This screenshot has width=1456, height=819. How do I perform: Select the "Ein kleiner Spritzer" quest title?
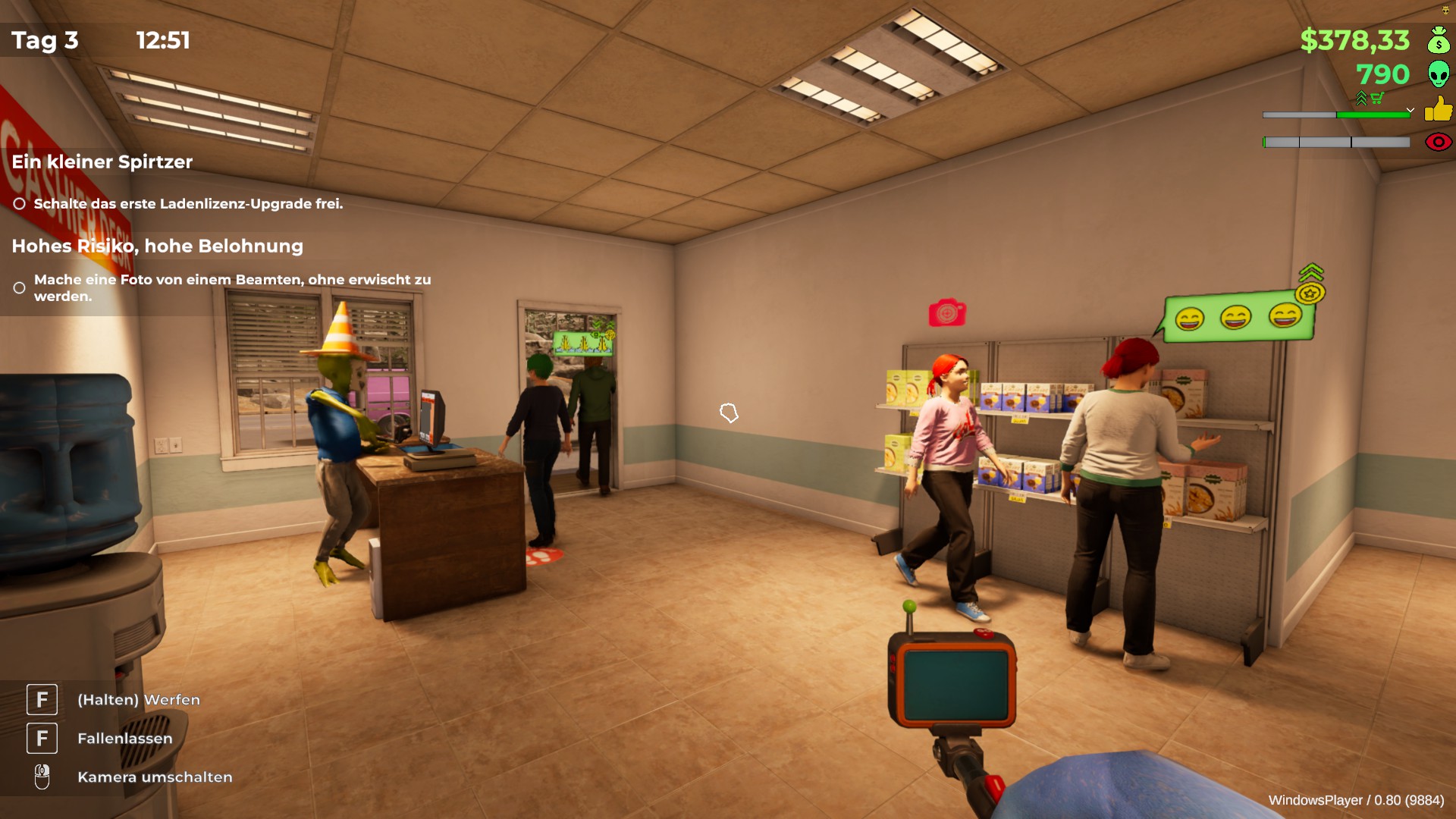tap(102, 162)
